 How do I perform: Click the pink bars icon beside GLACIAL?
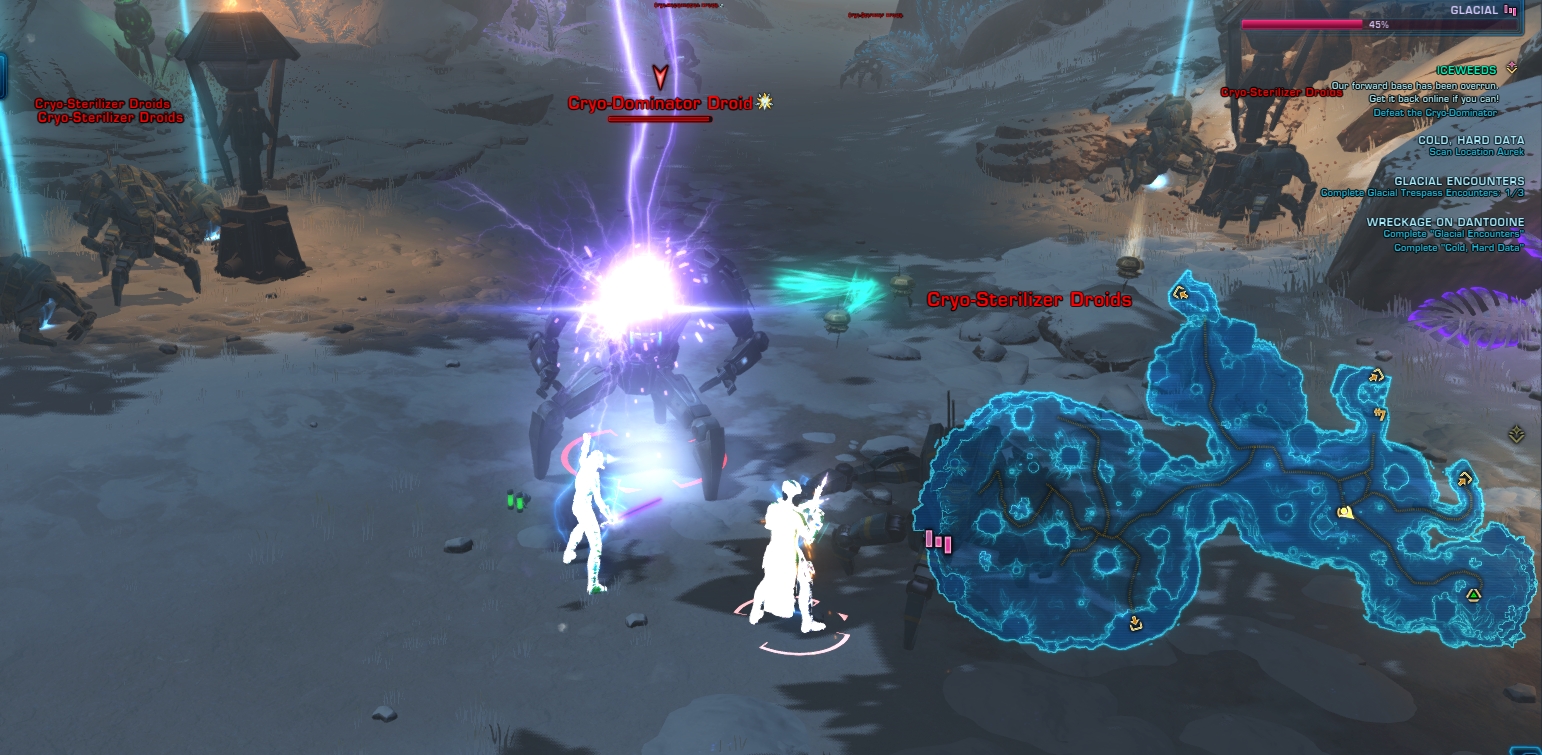pyautogui.click(x=1509, y=10)
